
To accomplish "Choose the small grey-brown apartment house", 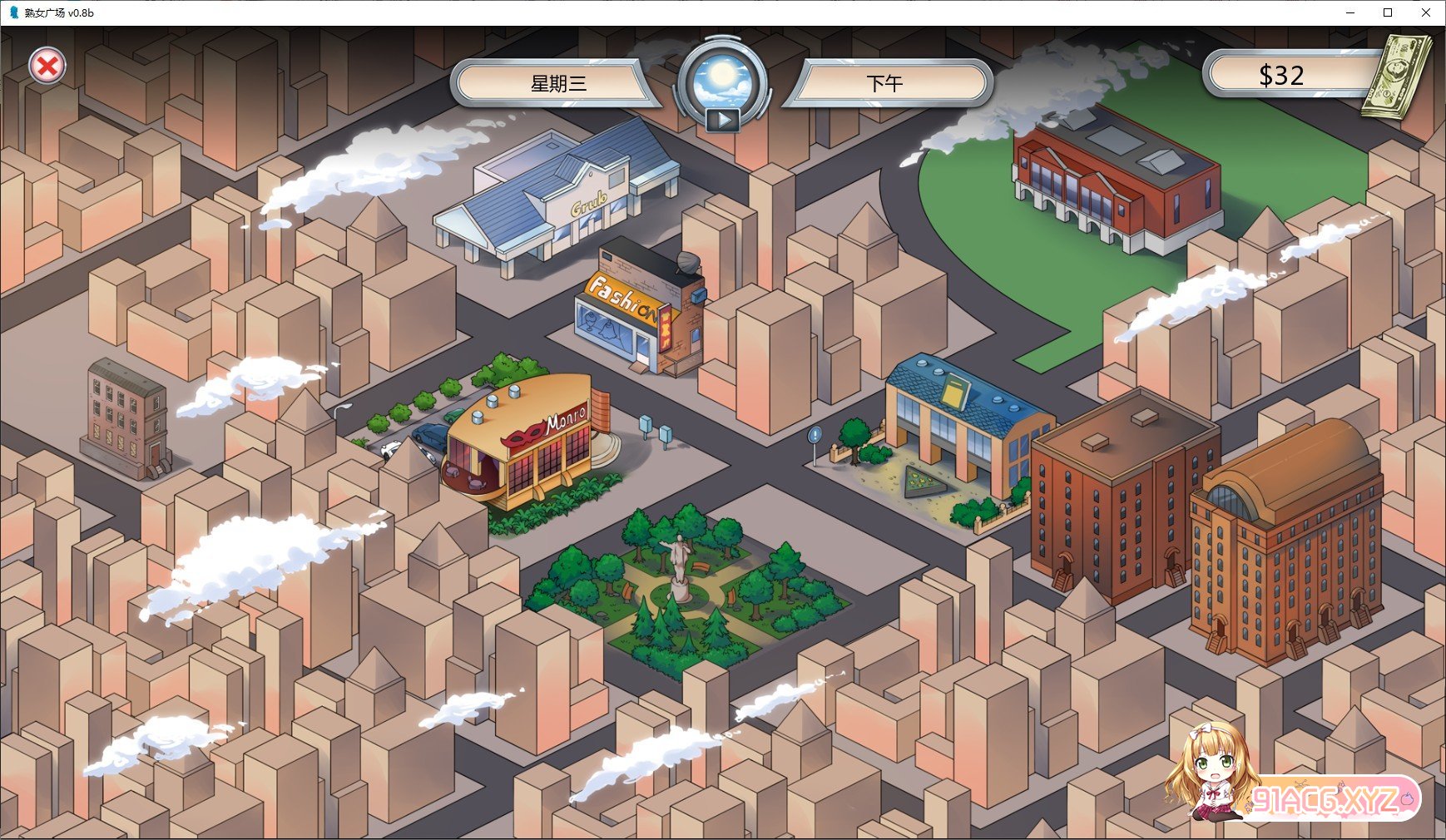I will 126,420.
